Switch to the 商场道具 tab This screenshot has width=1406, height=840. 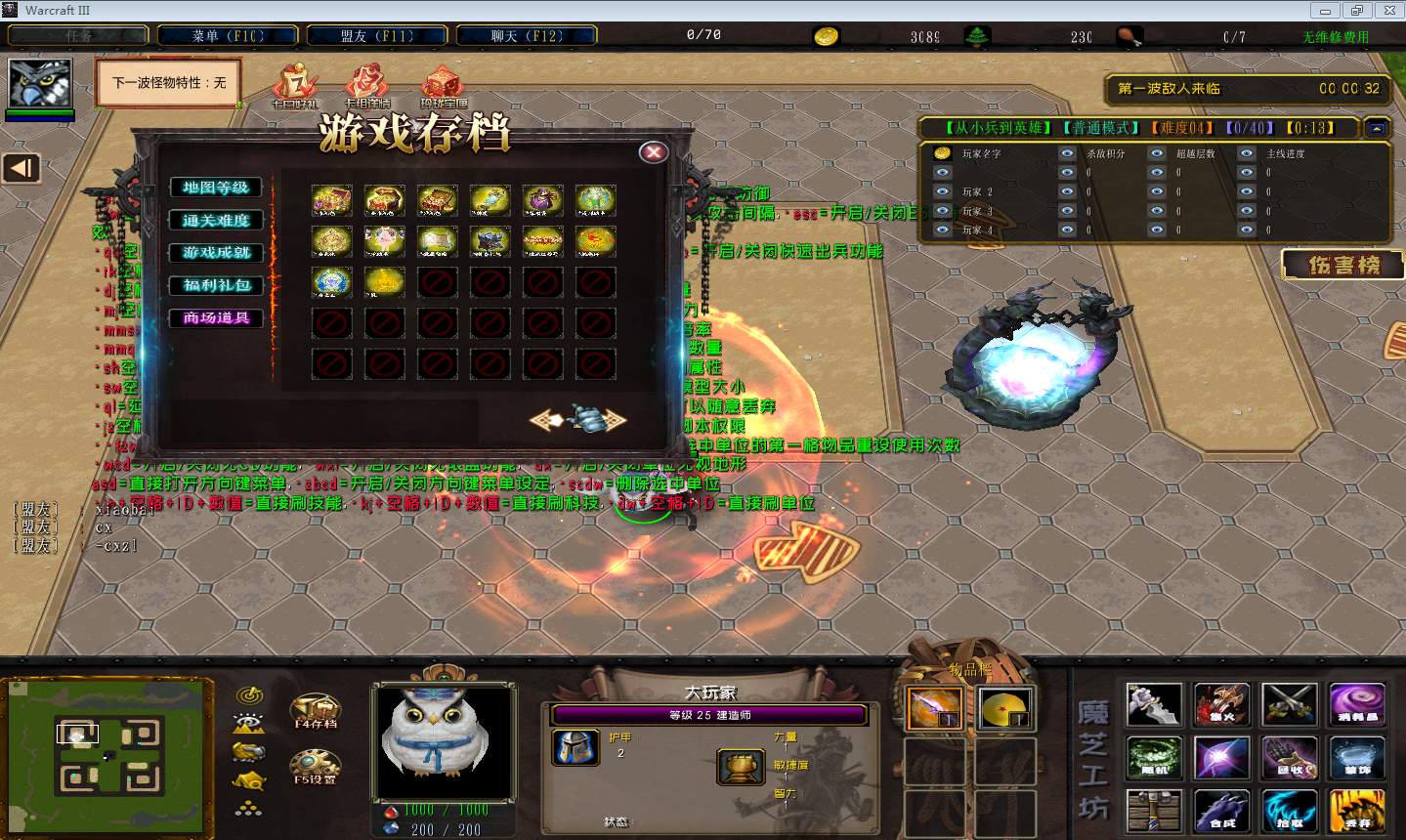(x=216, y=317)
